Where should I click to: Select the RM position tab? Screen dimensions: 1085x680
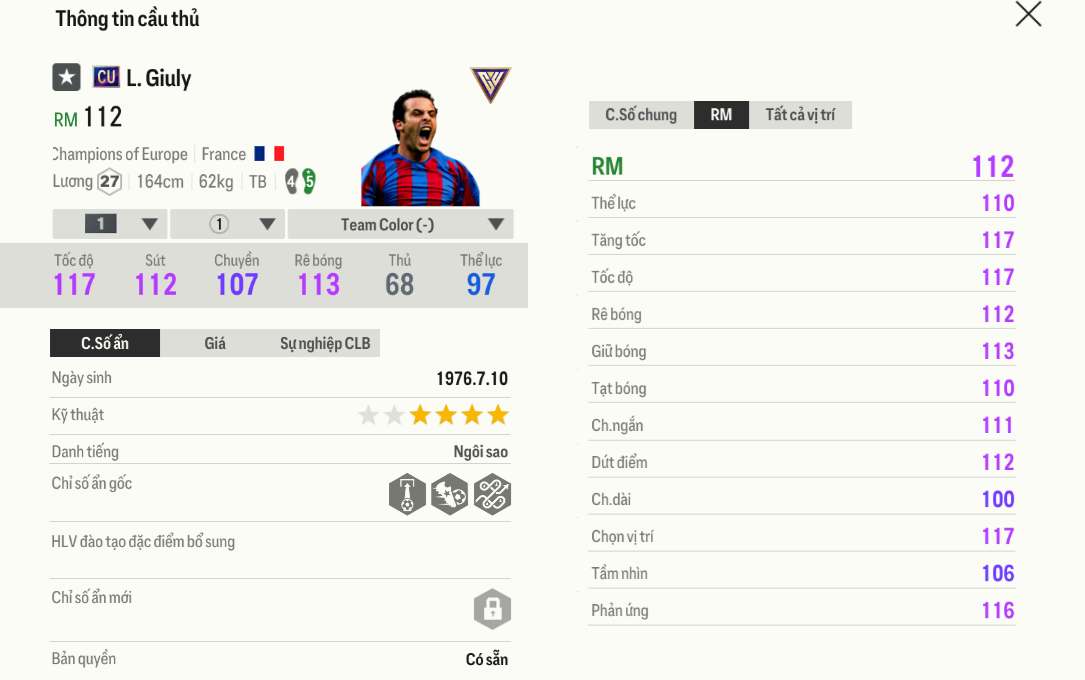click(721, 115)
